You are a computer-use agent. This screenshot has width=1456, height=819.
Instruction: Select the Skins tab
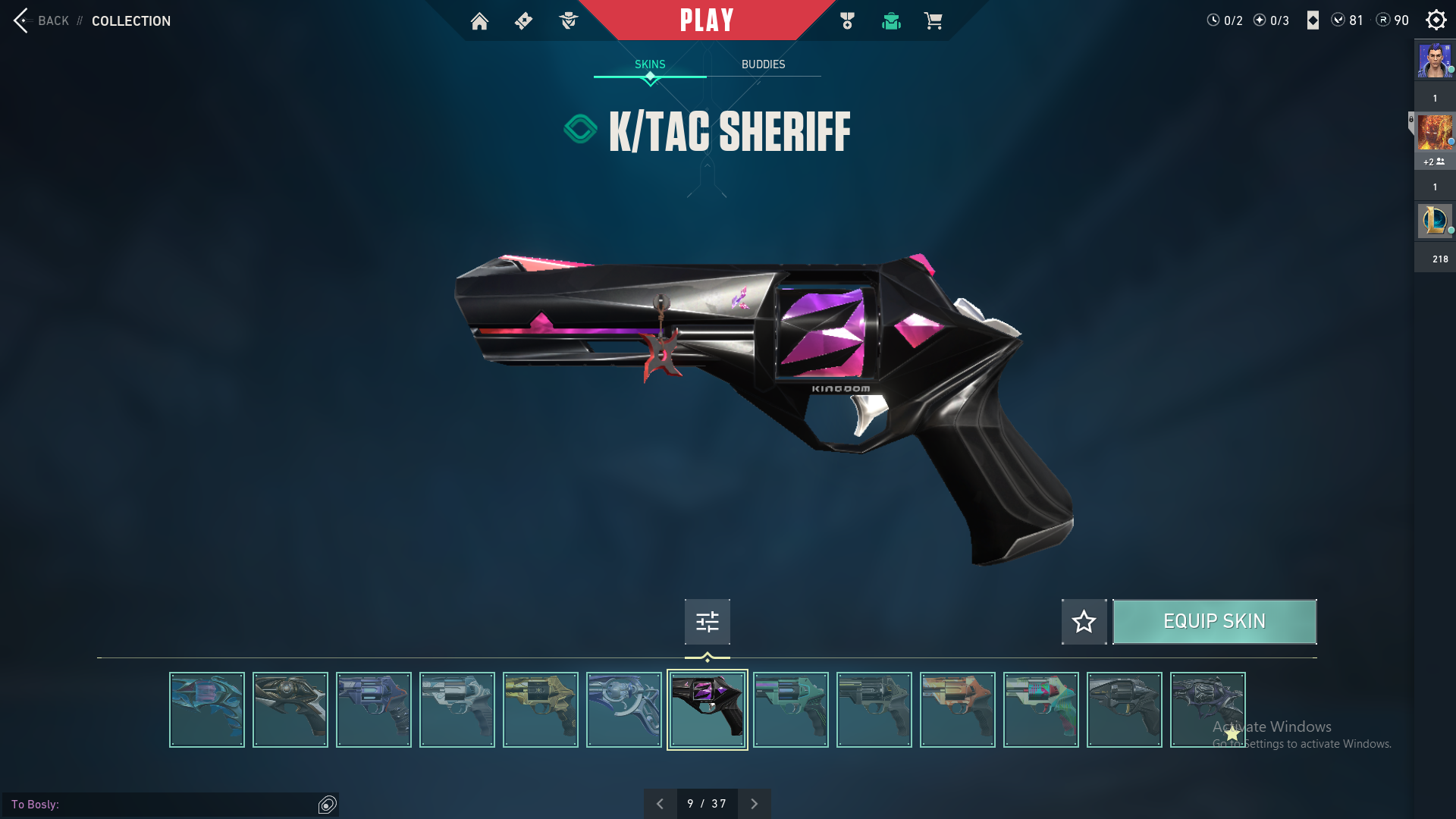(650, 64)
